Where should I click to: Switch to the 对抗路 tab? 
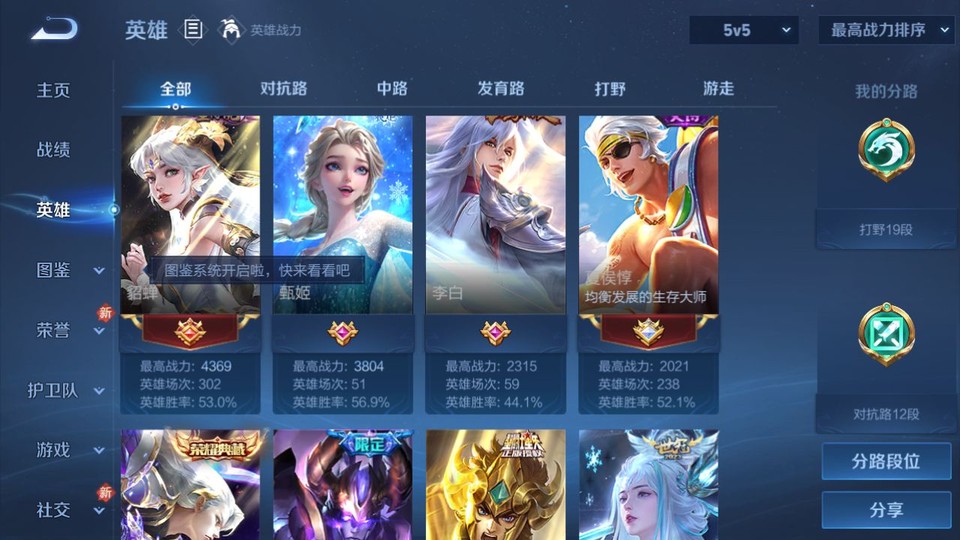pyautogui.click(x=283, y=88)
